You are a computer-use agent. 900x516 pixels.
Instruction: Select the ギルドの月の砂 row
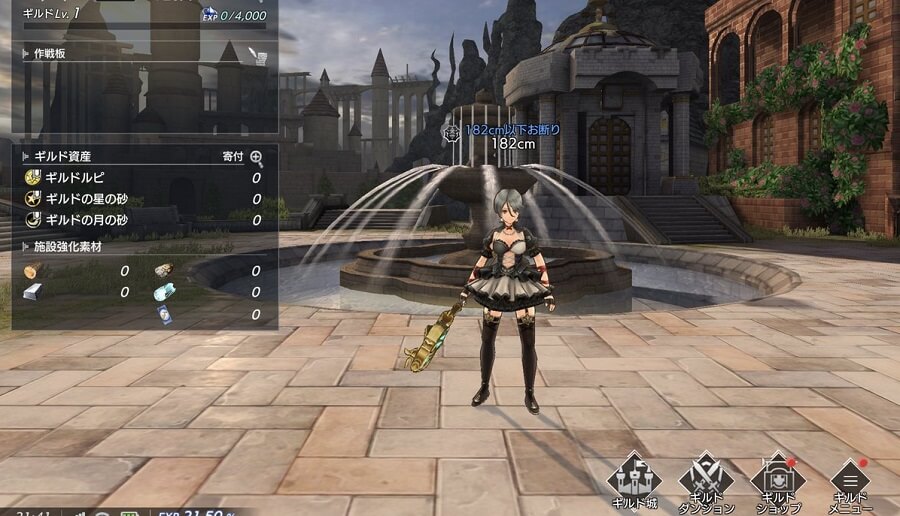click(90, 220)
